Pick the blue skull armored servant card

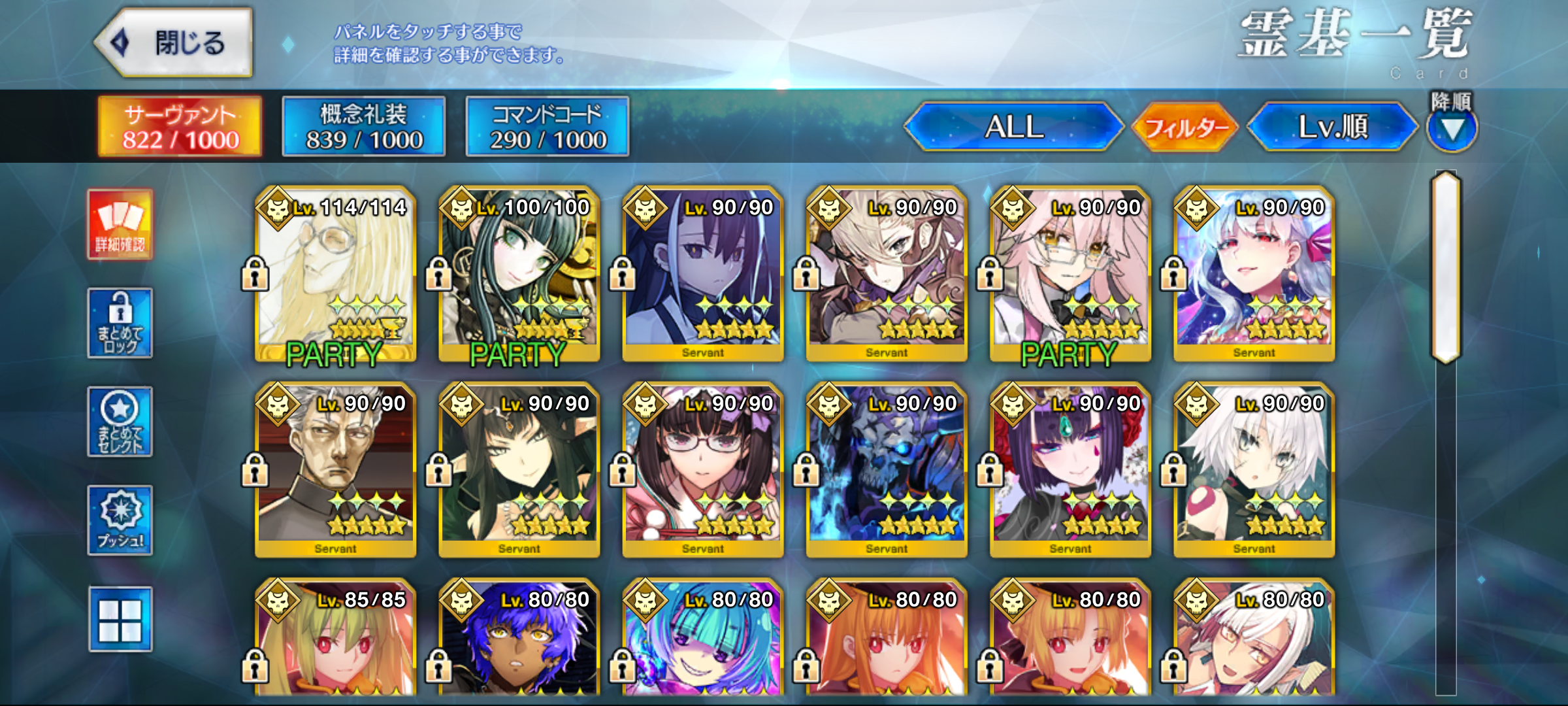[887, 469]
